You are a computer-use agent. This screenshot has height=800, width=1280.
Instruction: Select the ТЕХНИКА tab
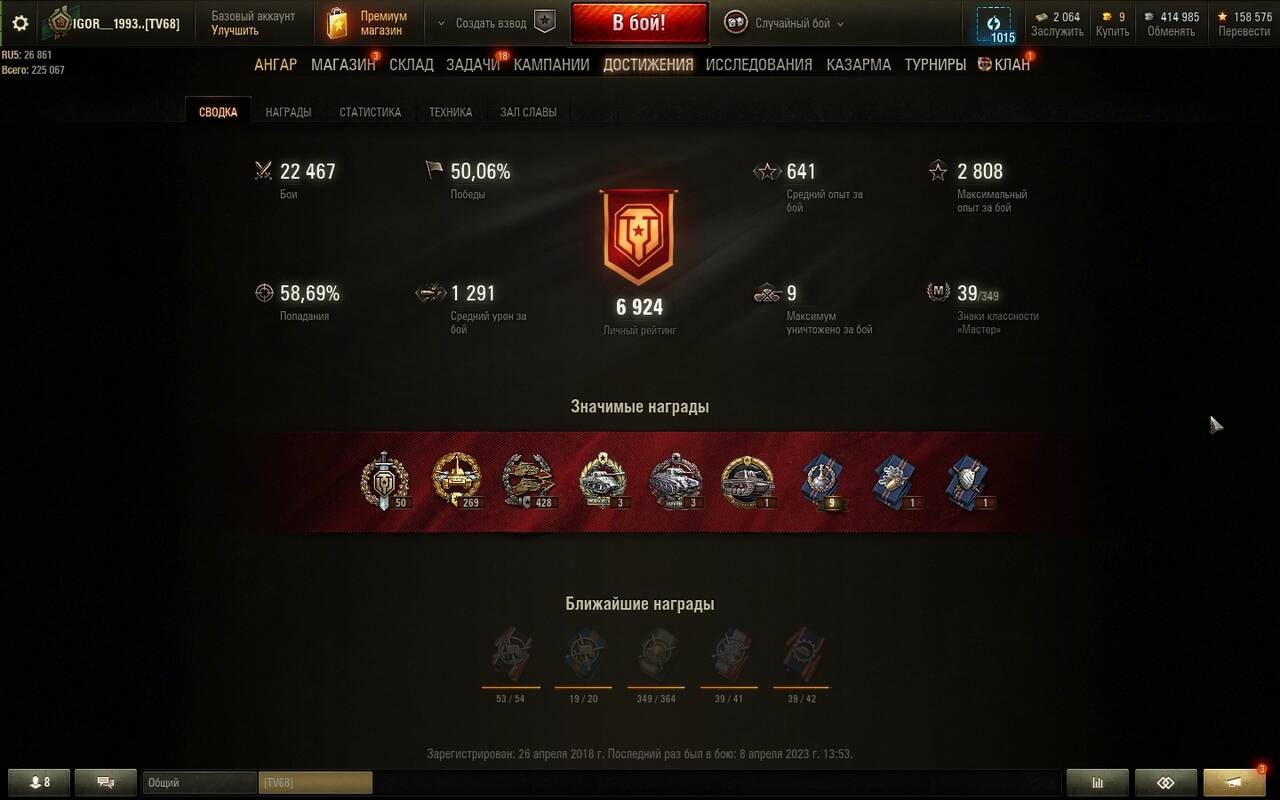click(x=450, y=112)
